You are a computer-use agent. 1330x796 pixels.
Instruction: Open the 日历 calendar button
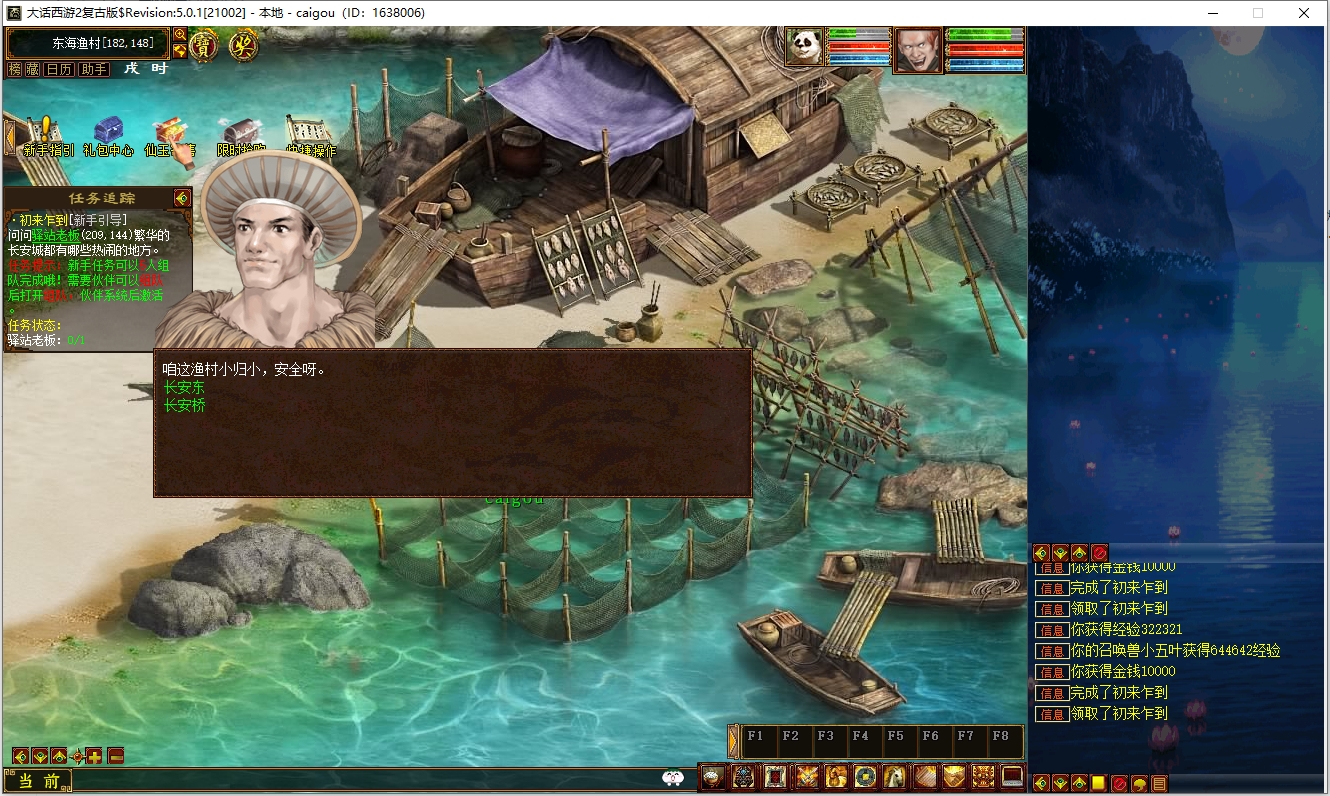click(60, 69)
